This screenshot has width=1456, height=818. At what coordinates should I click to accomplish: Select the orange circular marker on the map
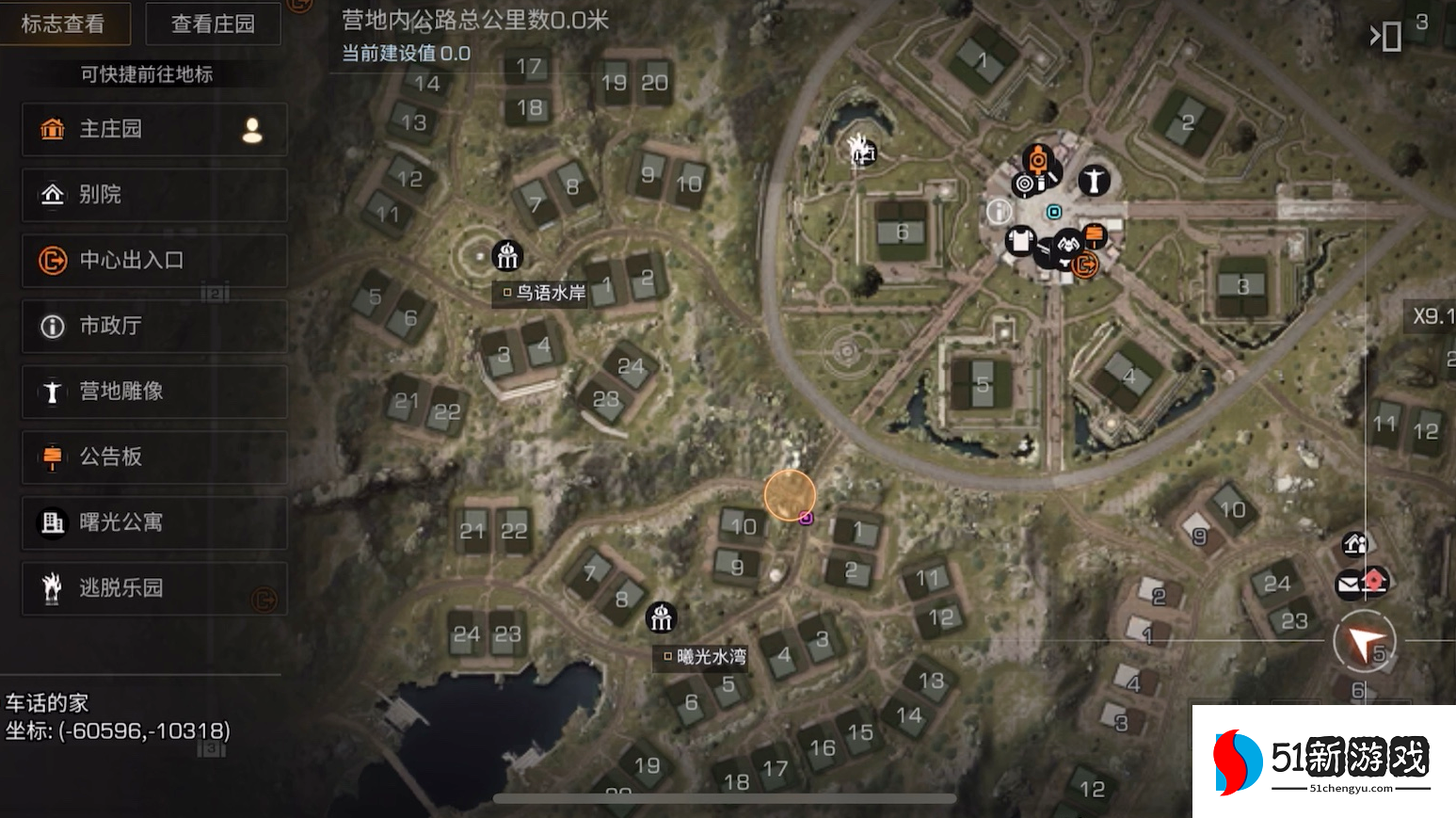click(790, 495)
